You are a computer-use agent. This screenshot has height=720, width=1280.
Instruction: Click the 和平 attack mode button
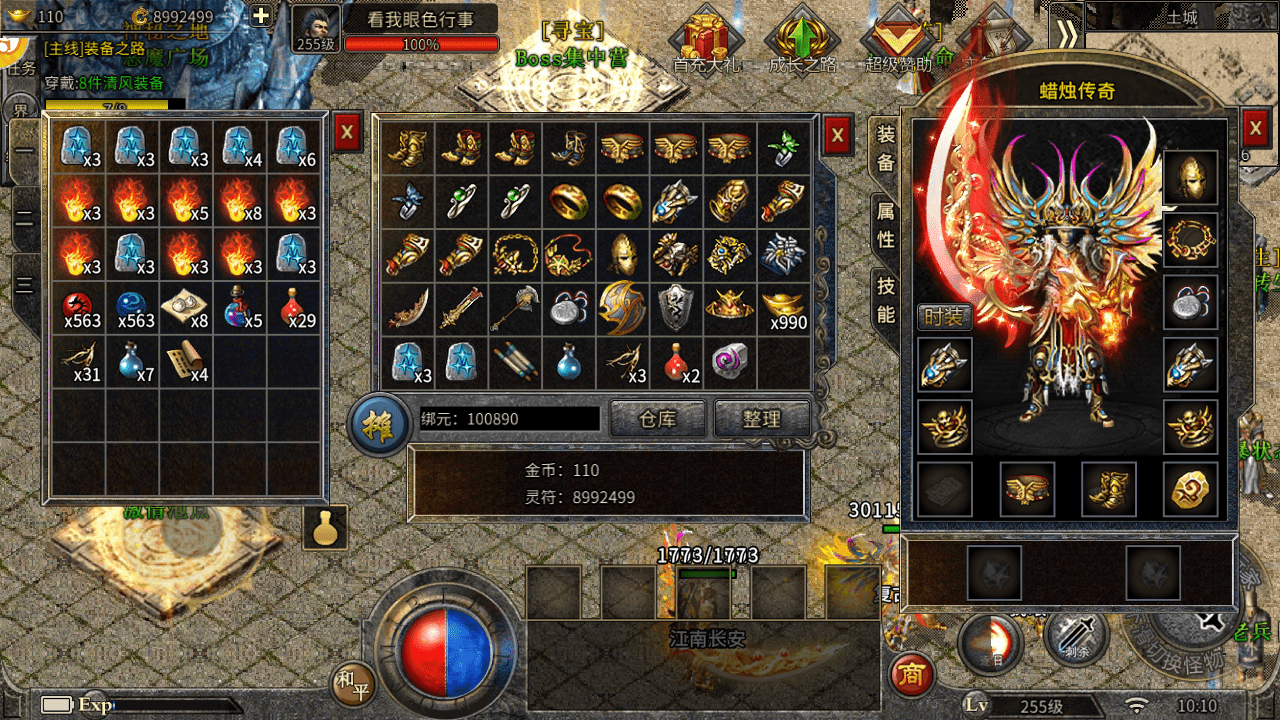(x=353, y=683)
